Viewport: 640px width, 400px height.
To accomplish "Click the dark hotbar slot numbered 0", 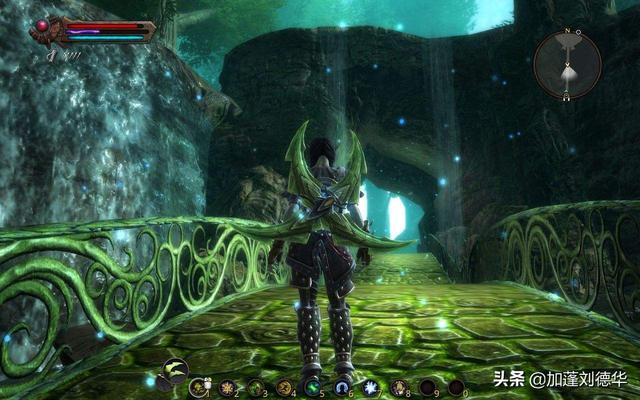I will (456, 386).
